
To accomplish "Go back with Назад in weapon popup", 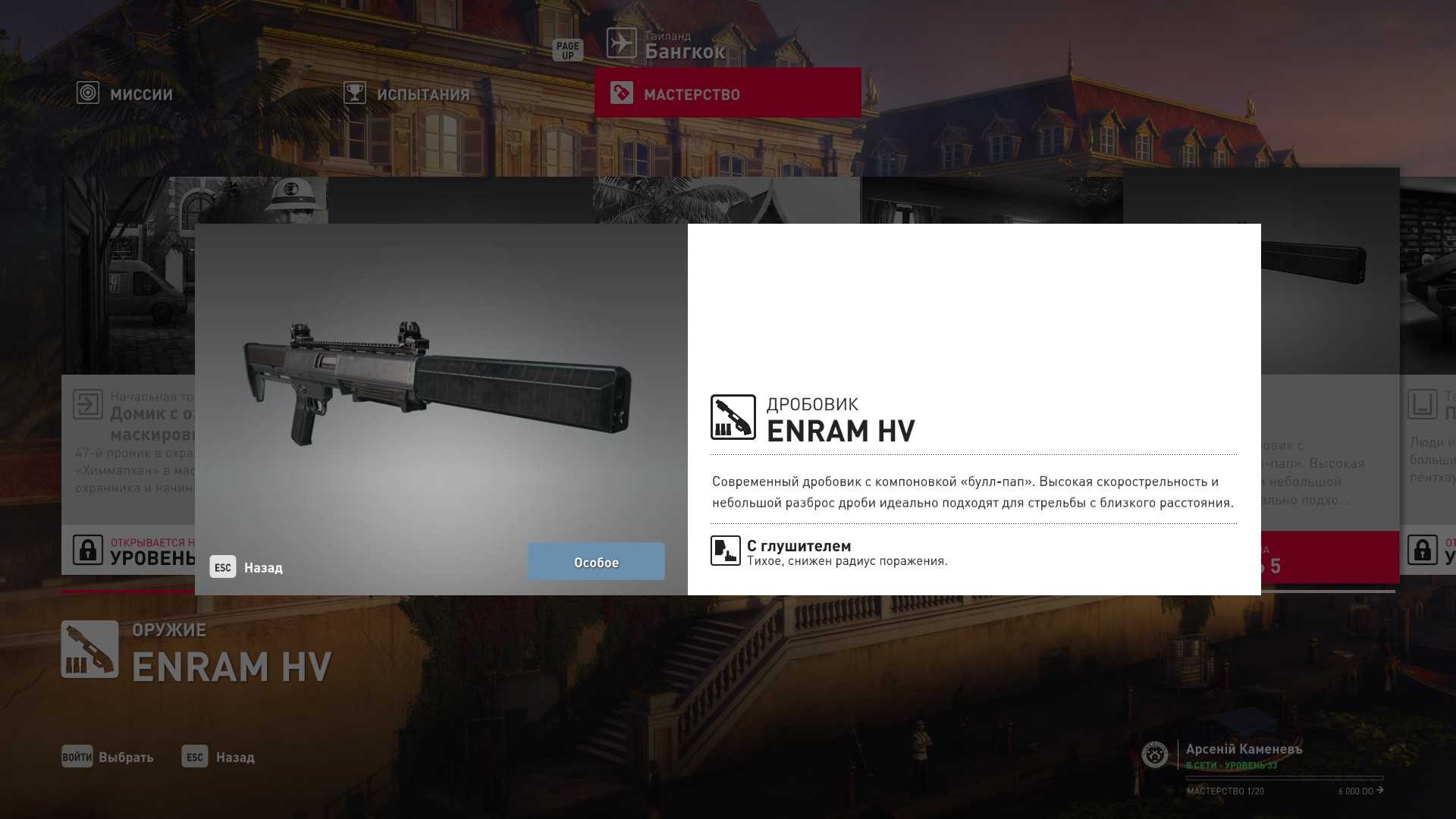I will pyautogui.click(x=247, y=567).
